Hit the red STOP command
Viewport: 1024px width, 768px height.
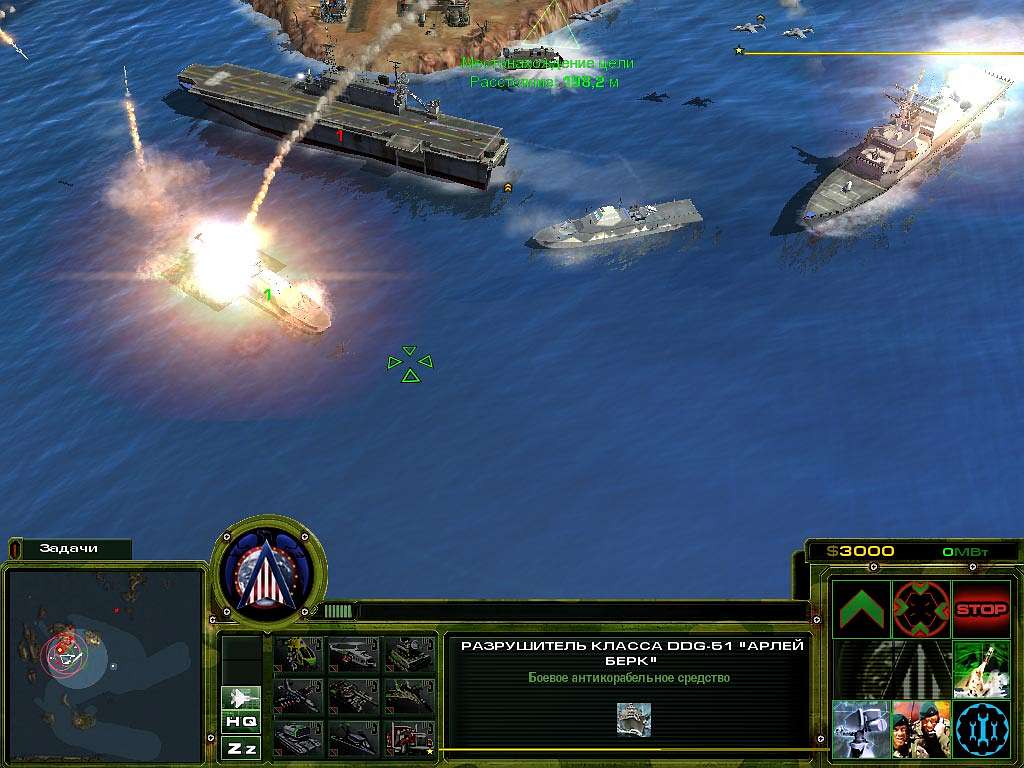pos(981,608)
